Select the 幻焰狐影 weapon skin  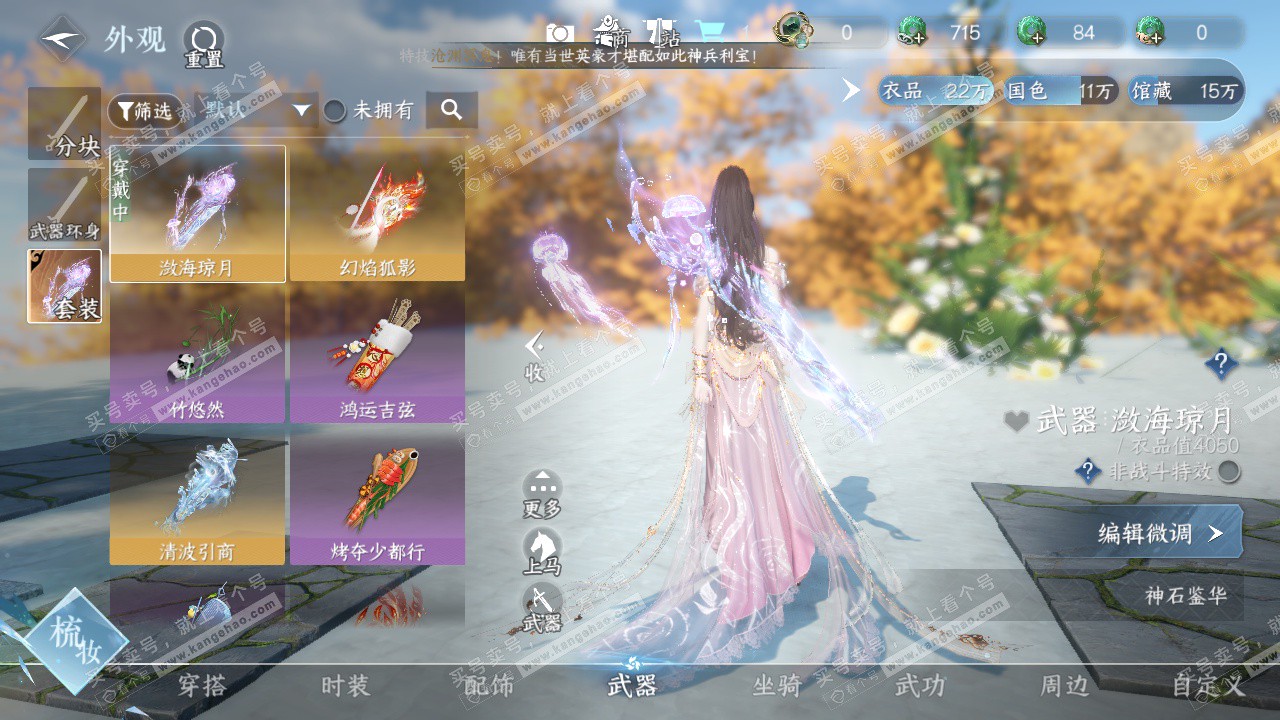[377, 213]
